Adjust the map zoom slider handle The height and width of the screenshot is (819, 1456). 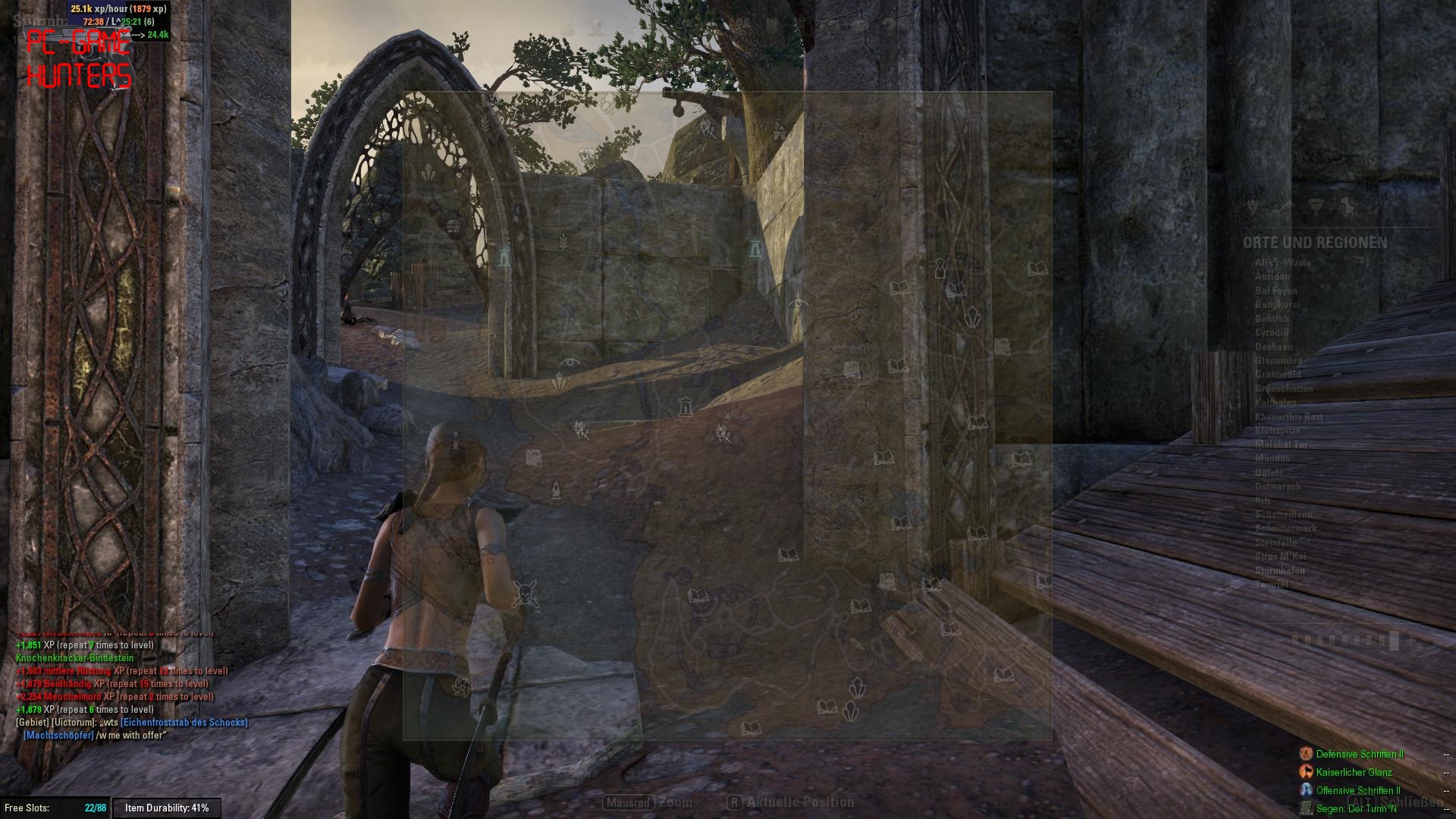point(1394,641)
